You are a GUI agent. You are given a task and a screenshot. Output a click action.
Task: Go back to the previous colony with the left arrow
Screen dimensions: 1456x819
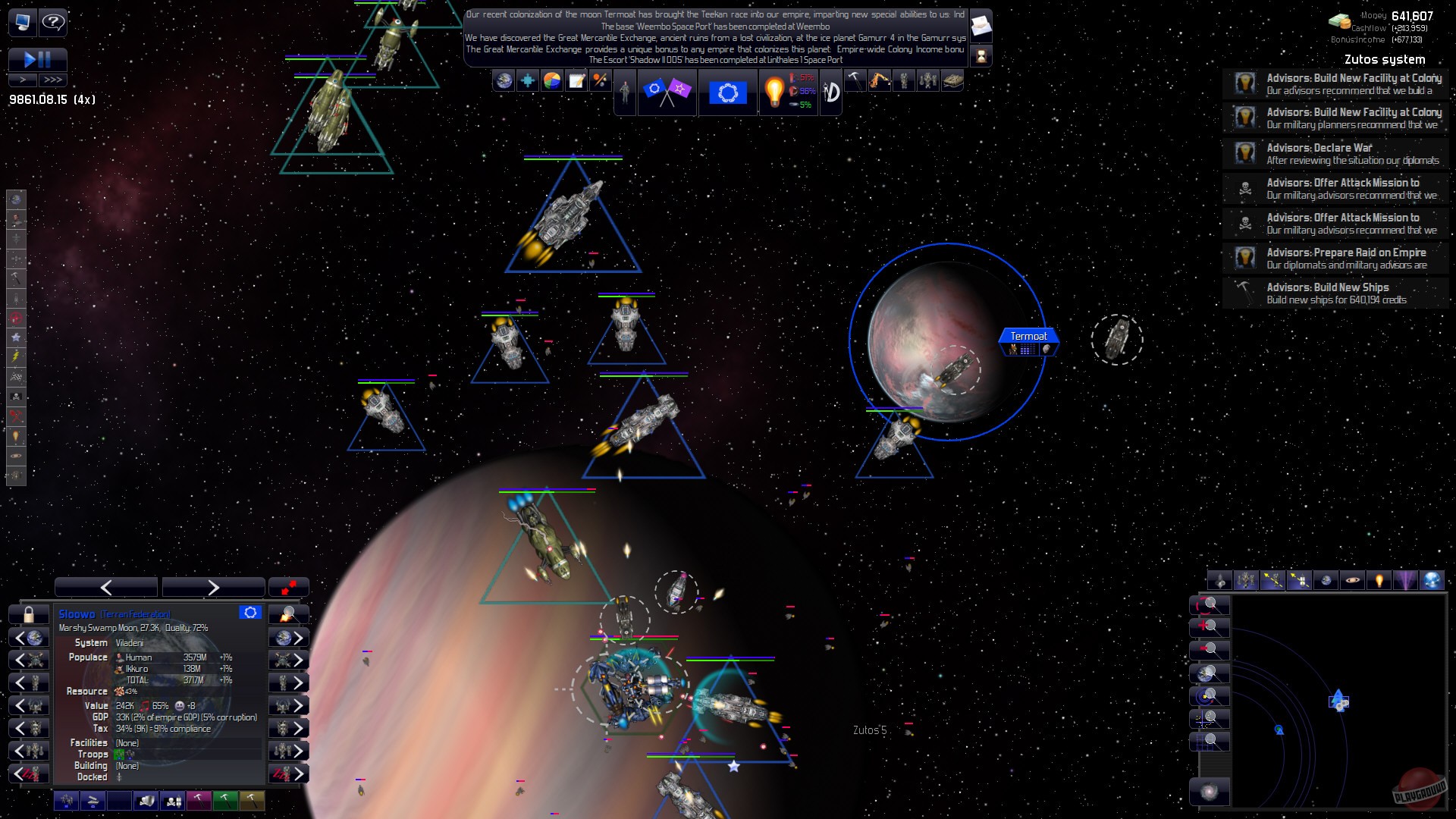tap(105, 586)
